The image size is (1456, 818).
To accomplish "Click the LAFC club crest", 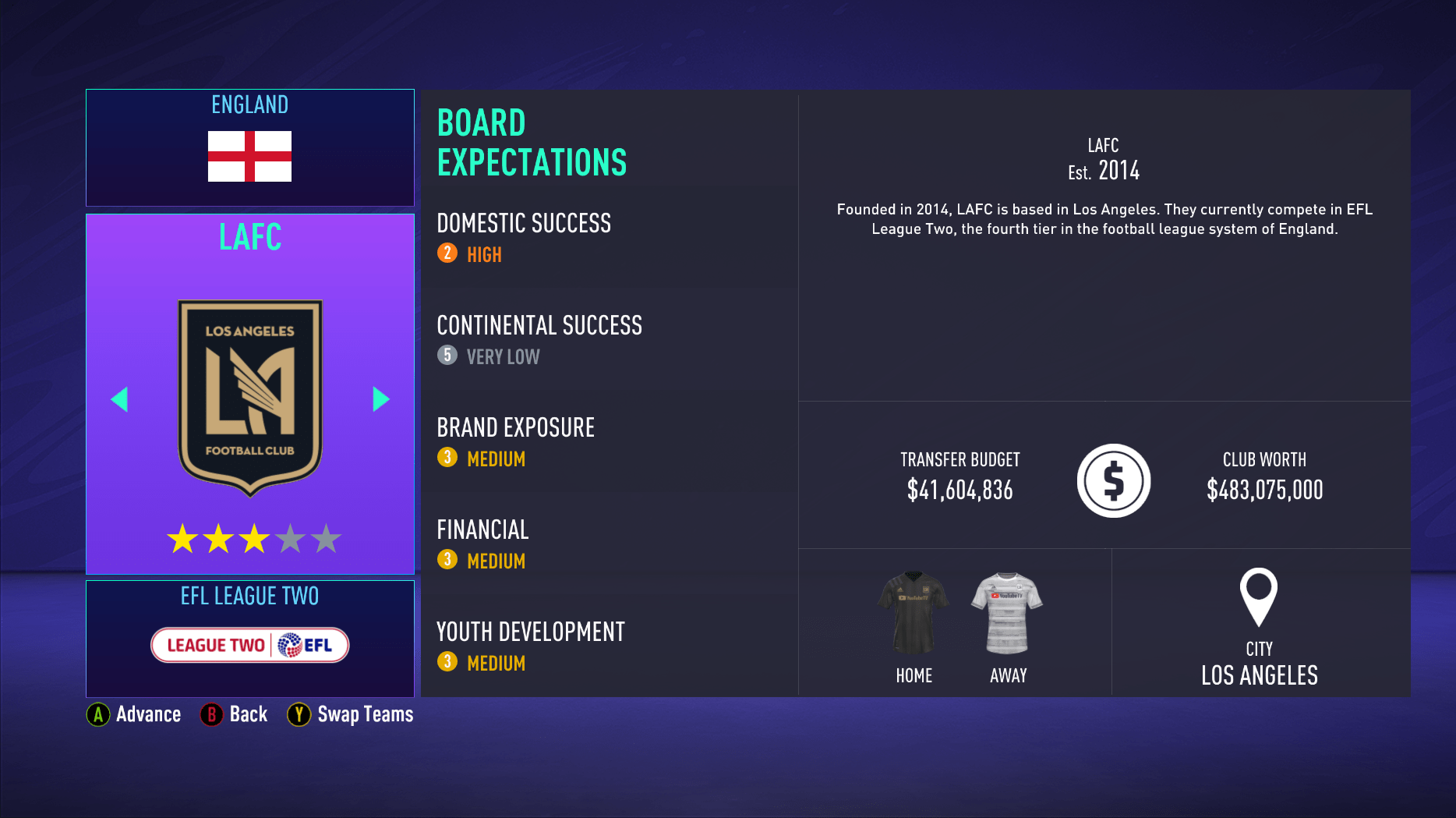I will pyautogui.click(x=249, y=394).
